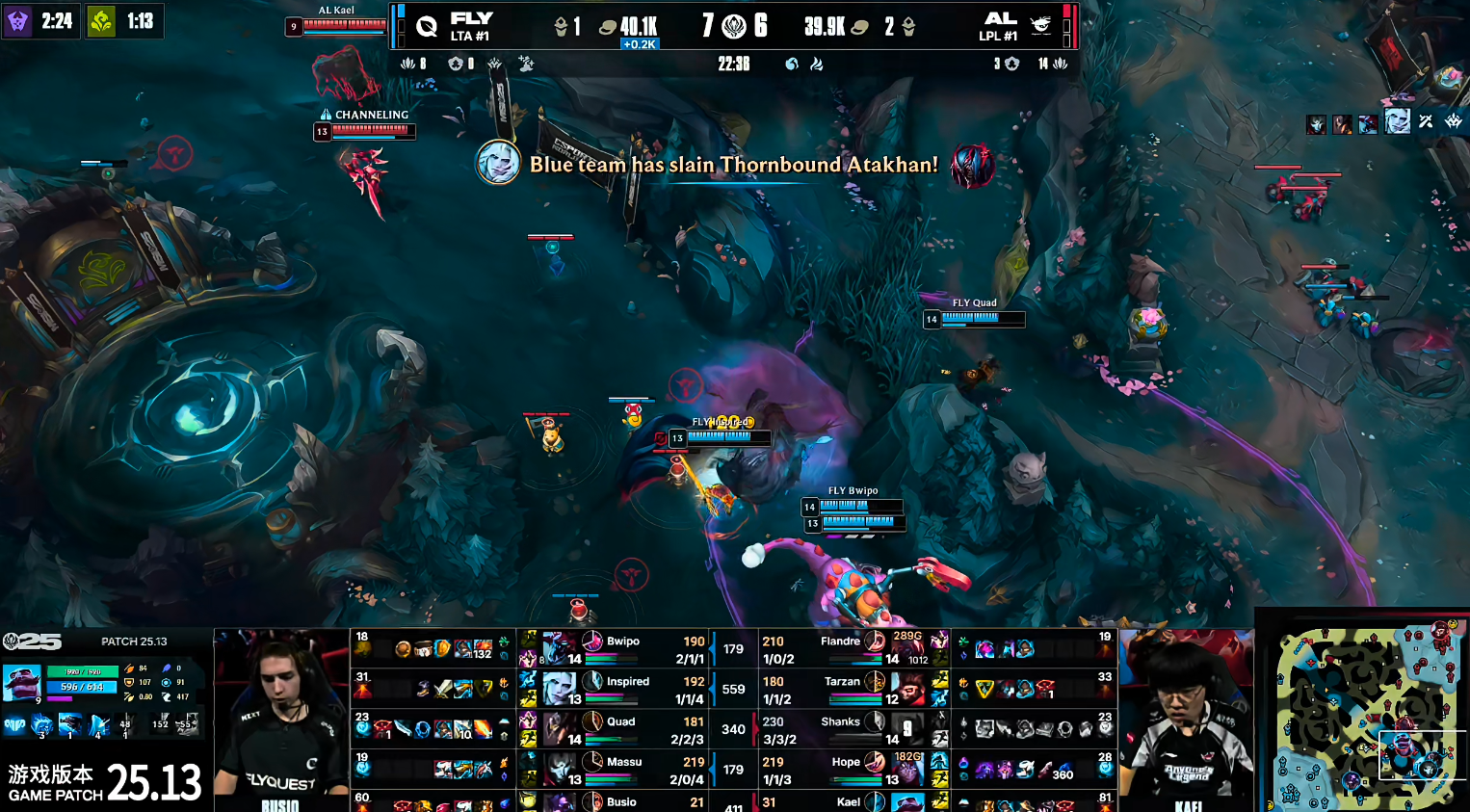Pick Kael's name on the scoreboard
Screen dimensions: 1470x812
pos(848,801)
